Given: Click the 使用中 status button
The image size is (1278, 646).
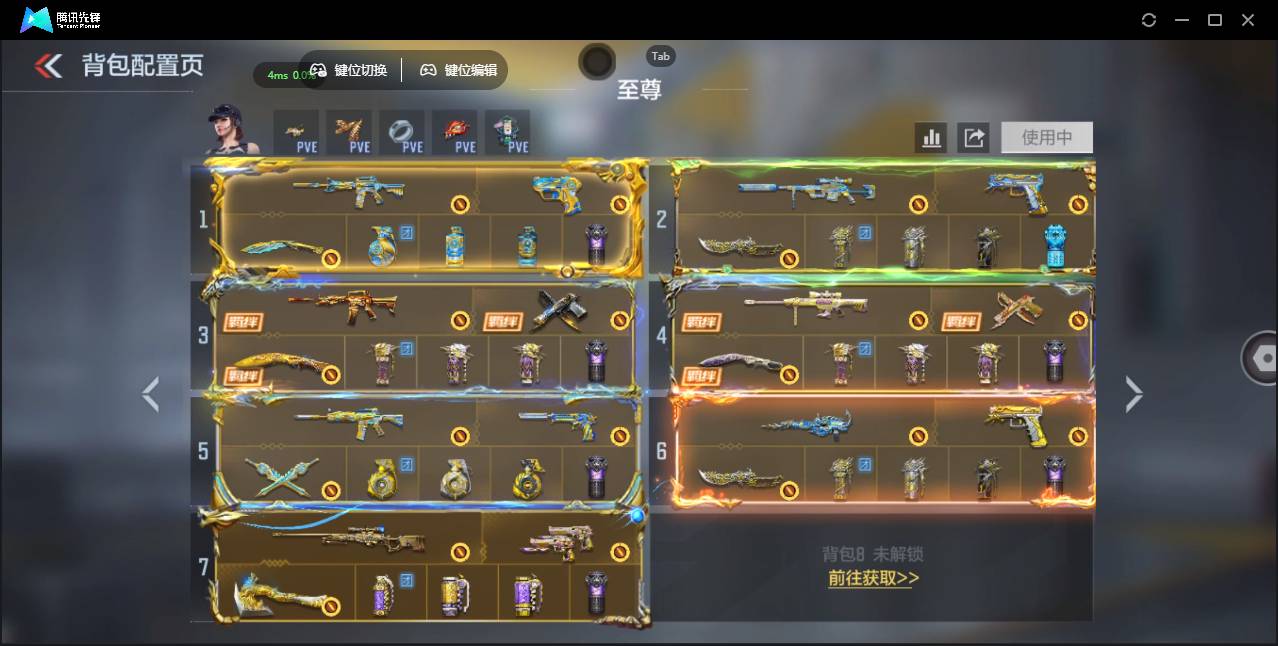Looking at the screenshot, I should (1046, 138).
